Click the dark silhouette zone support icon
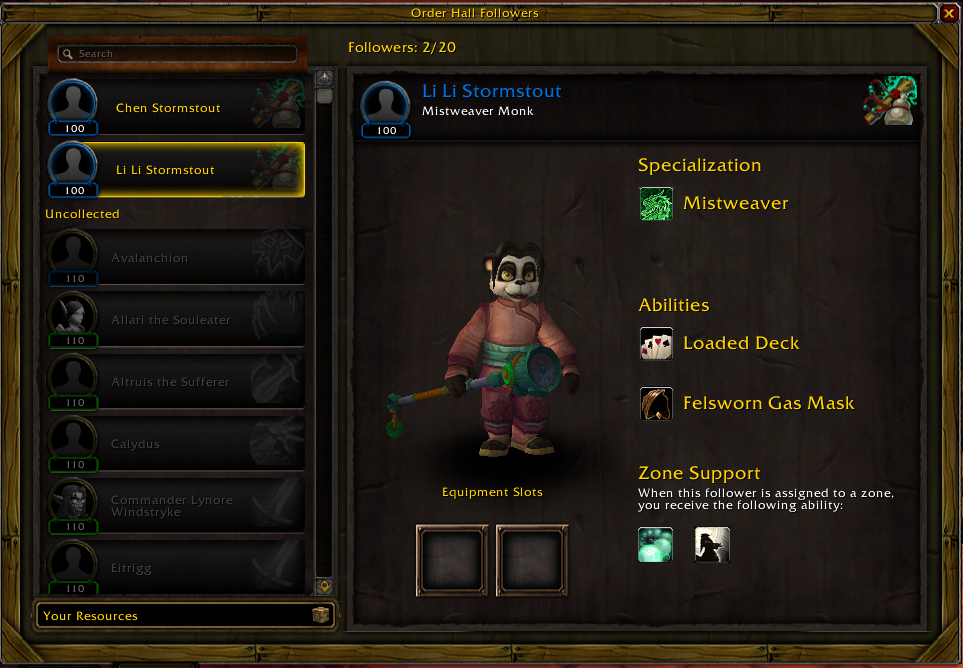 point(712,545)
